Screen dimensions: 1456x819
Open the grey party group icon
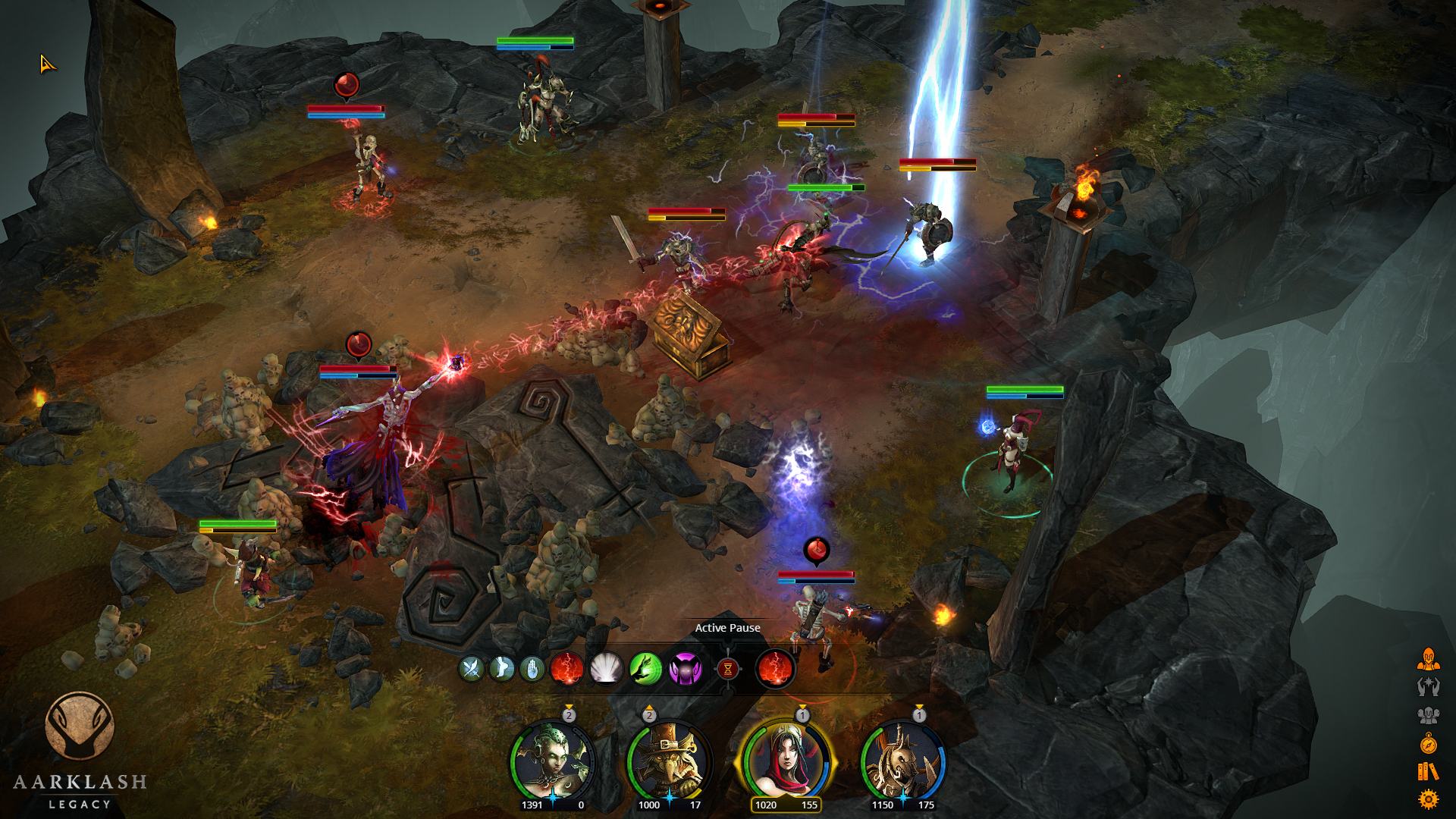click(x=1428, y=715)
